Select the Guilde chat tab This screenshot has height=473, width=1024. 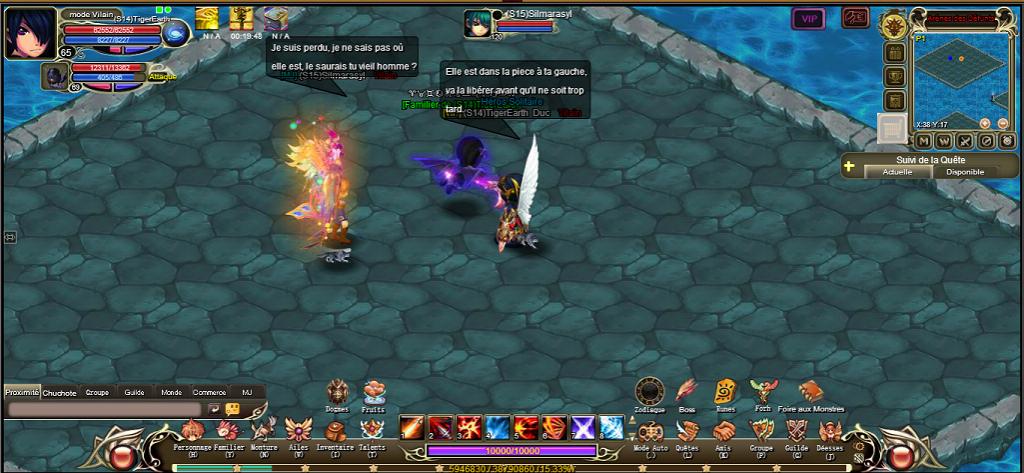pyautogui.click(x=134, y=393)
